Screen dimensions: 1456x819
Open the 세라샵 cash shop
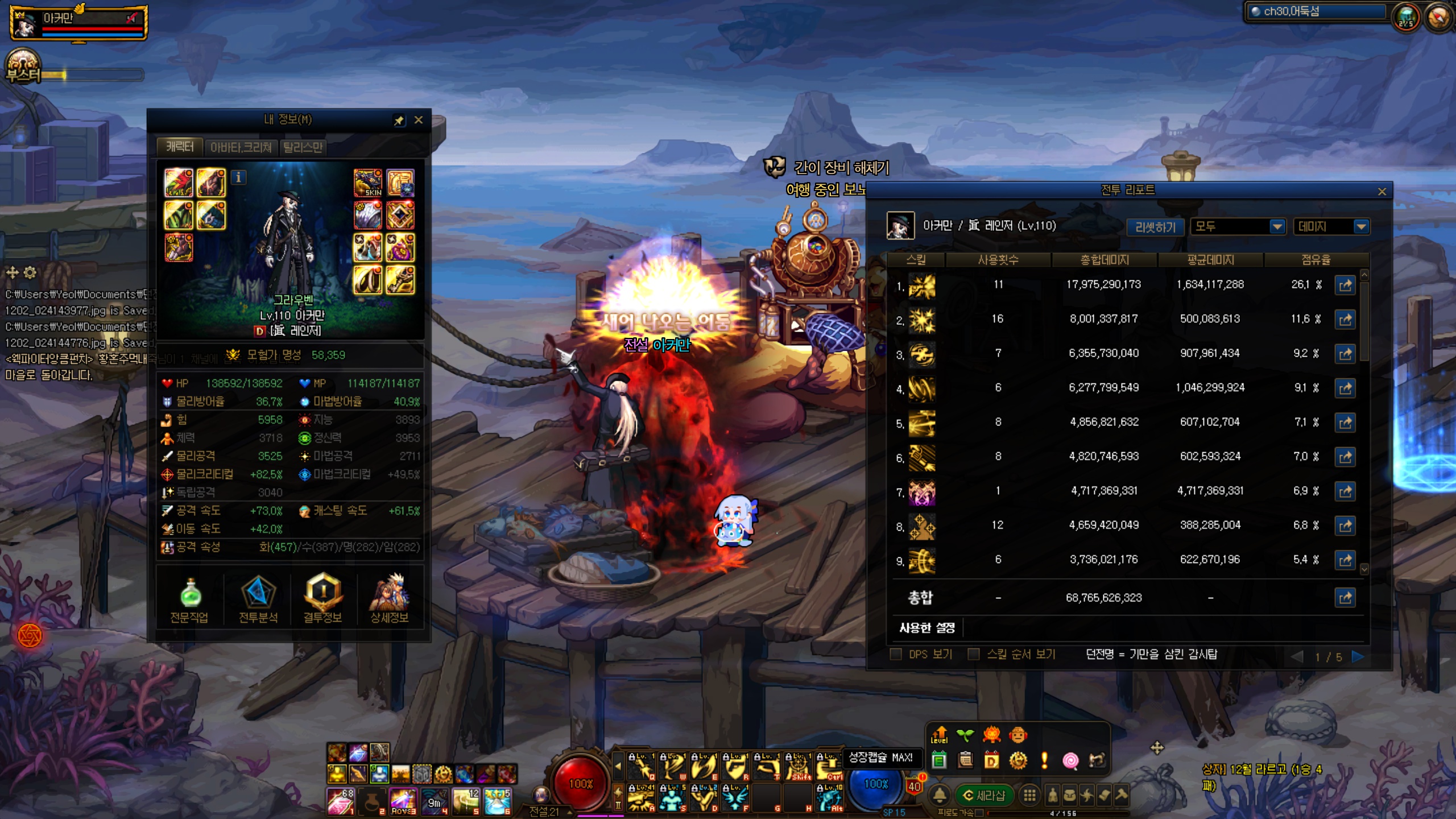[x=985, y=795]
